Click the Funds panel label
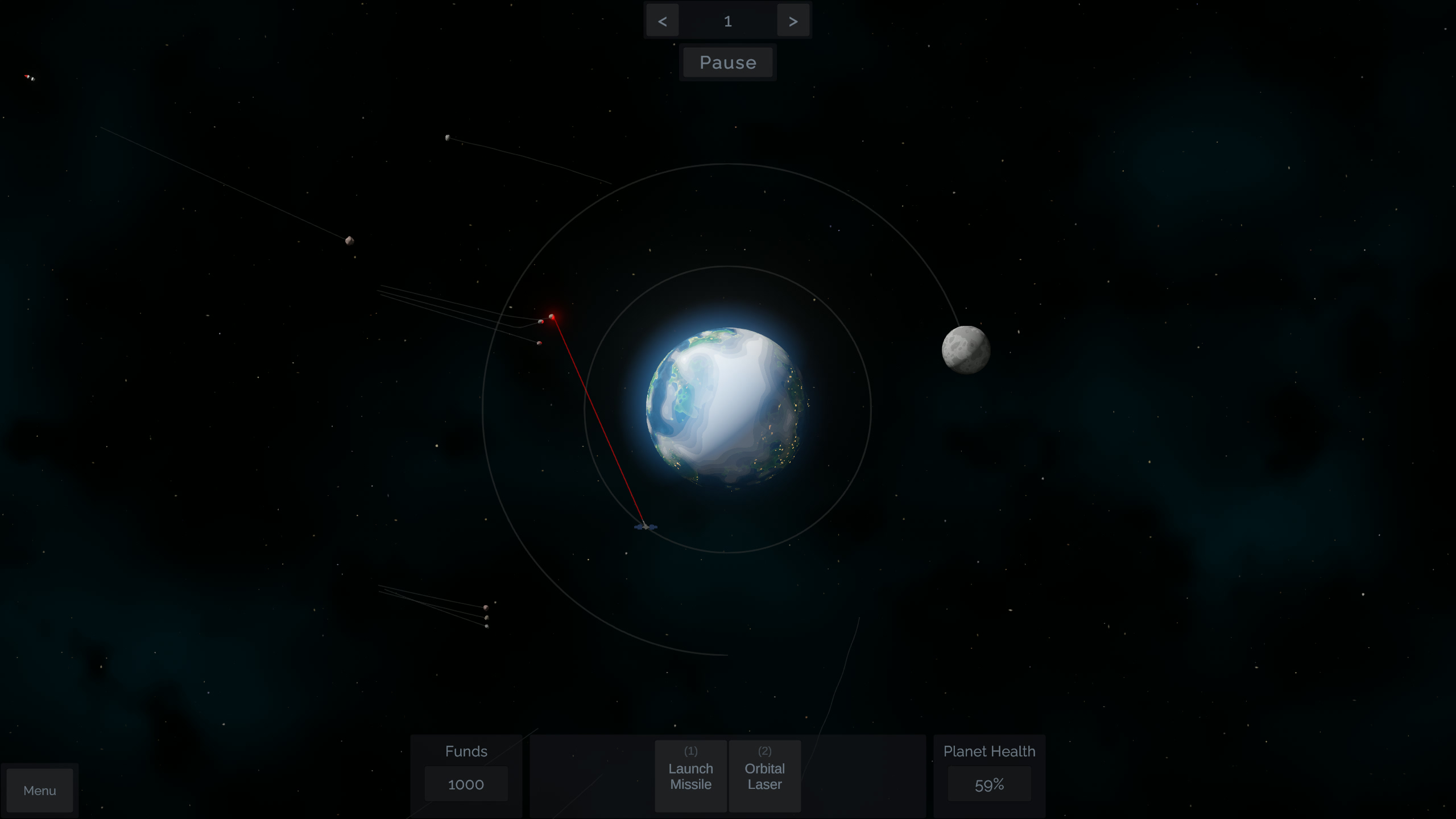 tap(465, 751)
